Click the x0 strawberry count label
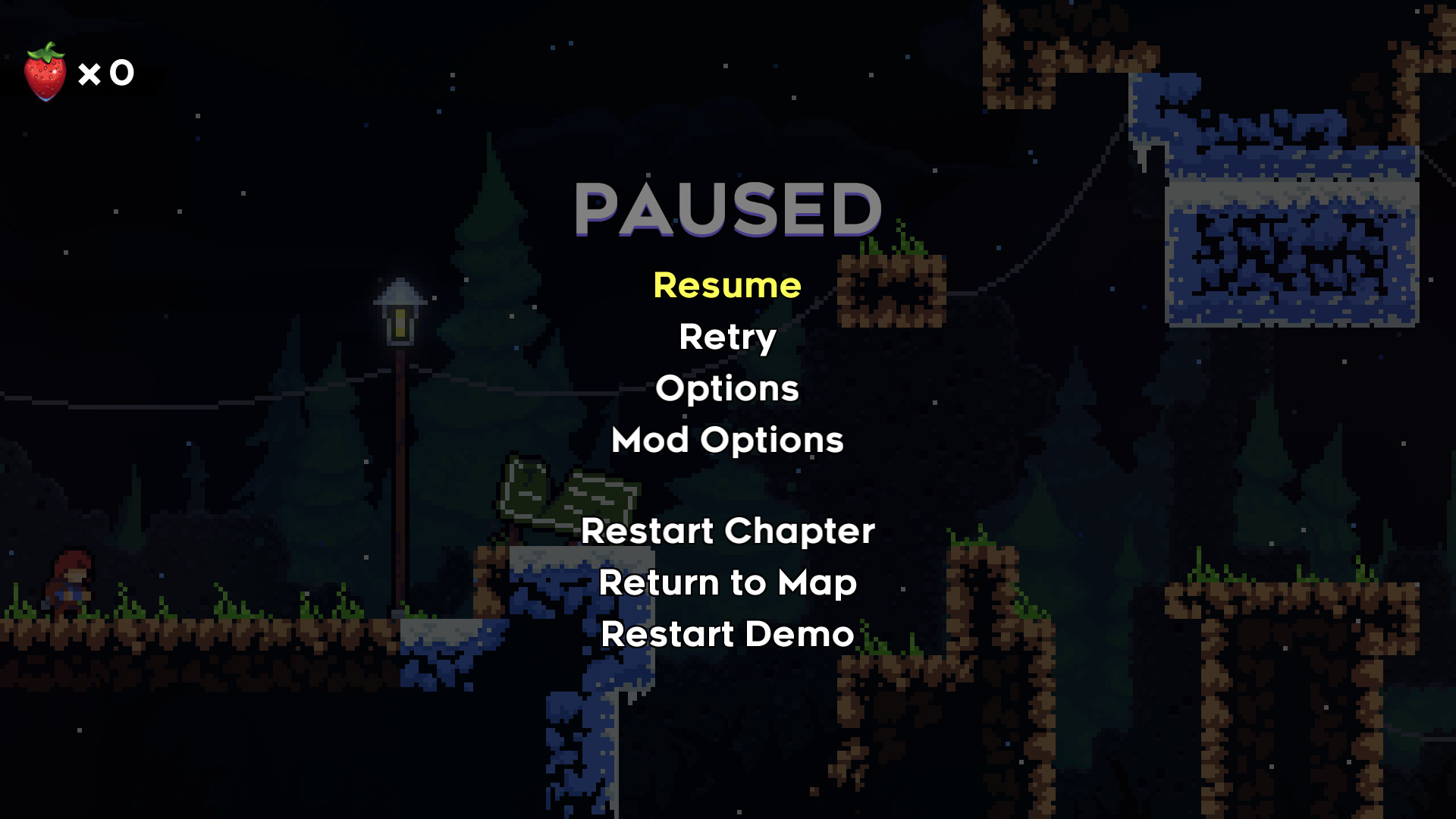 (106, 72)
